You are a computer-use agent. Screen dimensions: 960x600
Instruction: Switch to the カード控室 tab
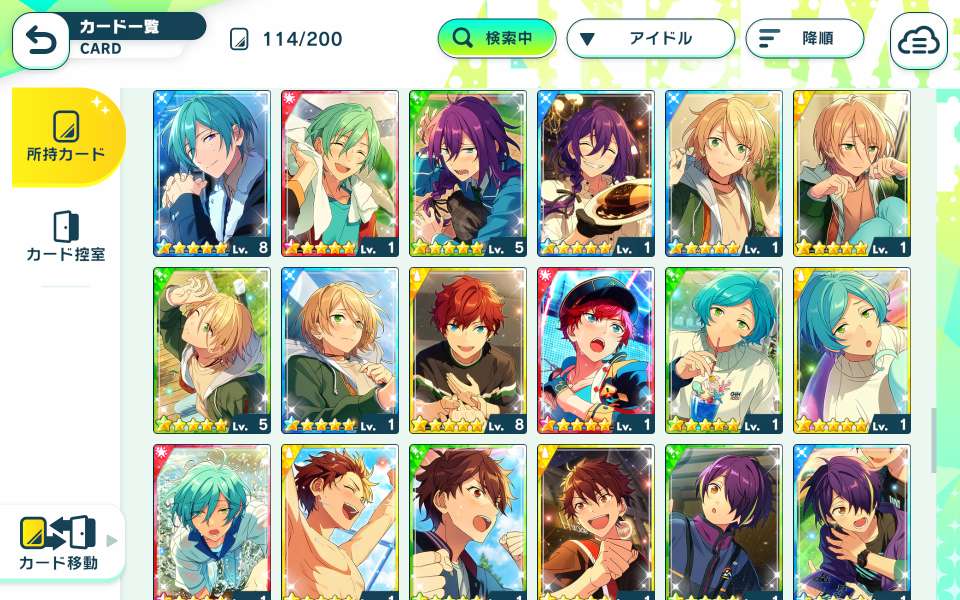click(66, 237)
